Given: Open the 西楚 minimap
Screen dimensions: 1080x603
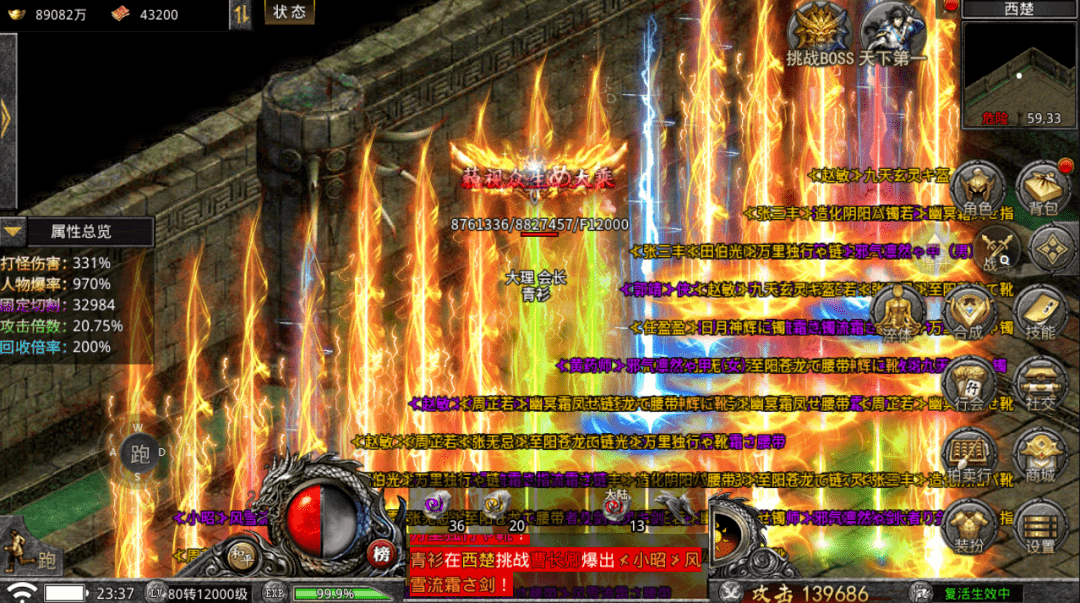Looking at the screenshot, I should coord(1020,68).
